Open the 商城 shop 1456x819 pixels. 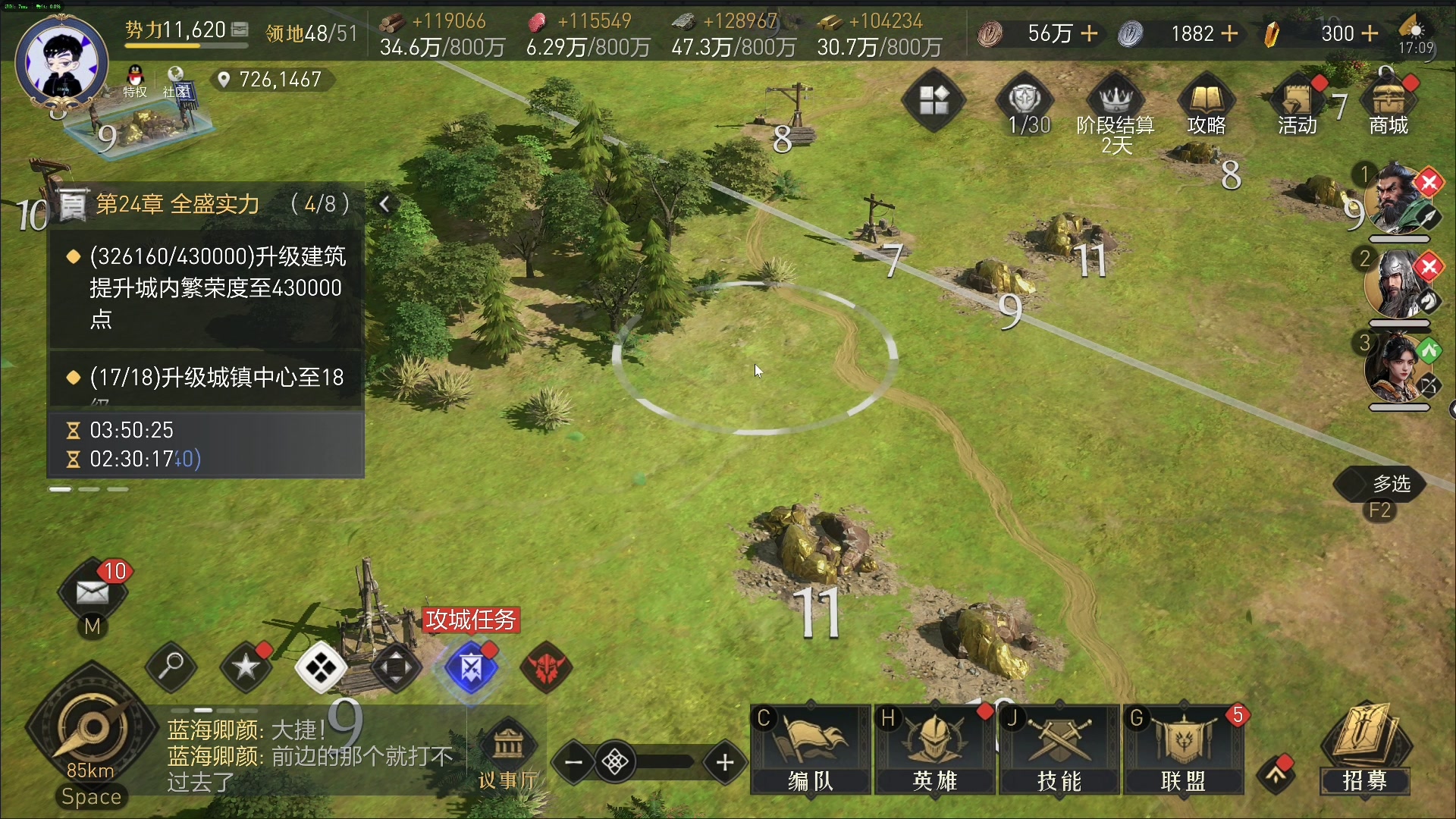[1388, 106]
